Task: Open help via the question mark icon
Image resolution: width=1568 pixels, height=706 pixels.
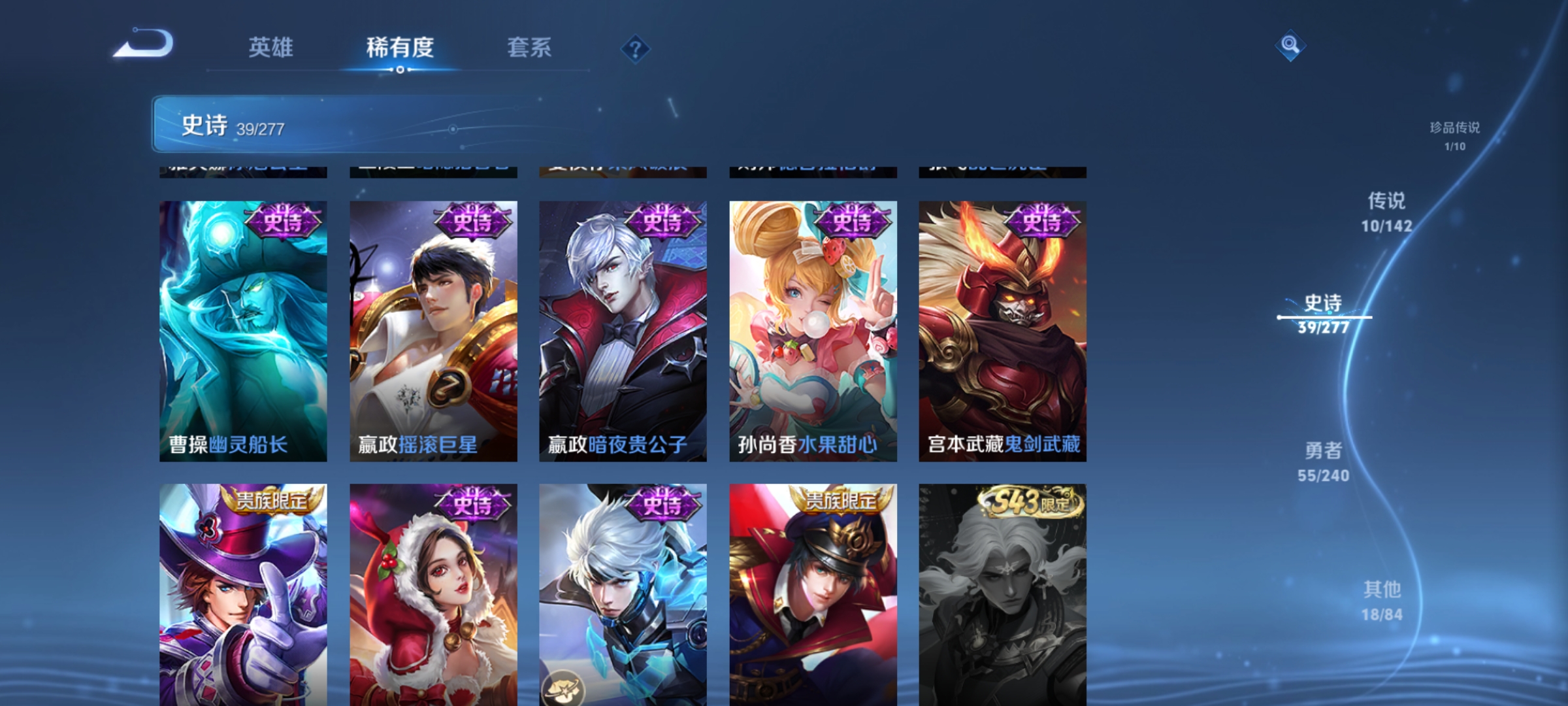Action: (635, 50)
